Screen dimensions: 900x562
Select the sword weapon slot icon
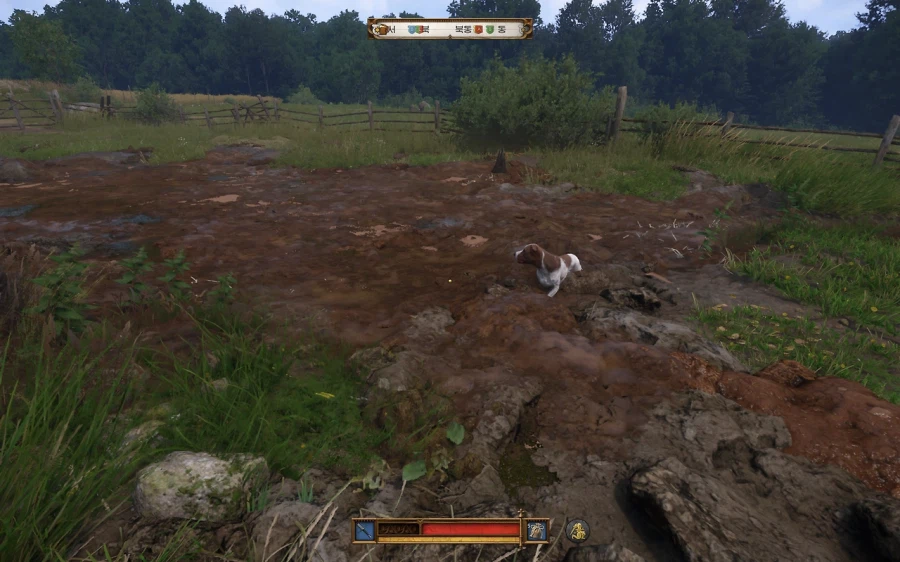(364, 530)
